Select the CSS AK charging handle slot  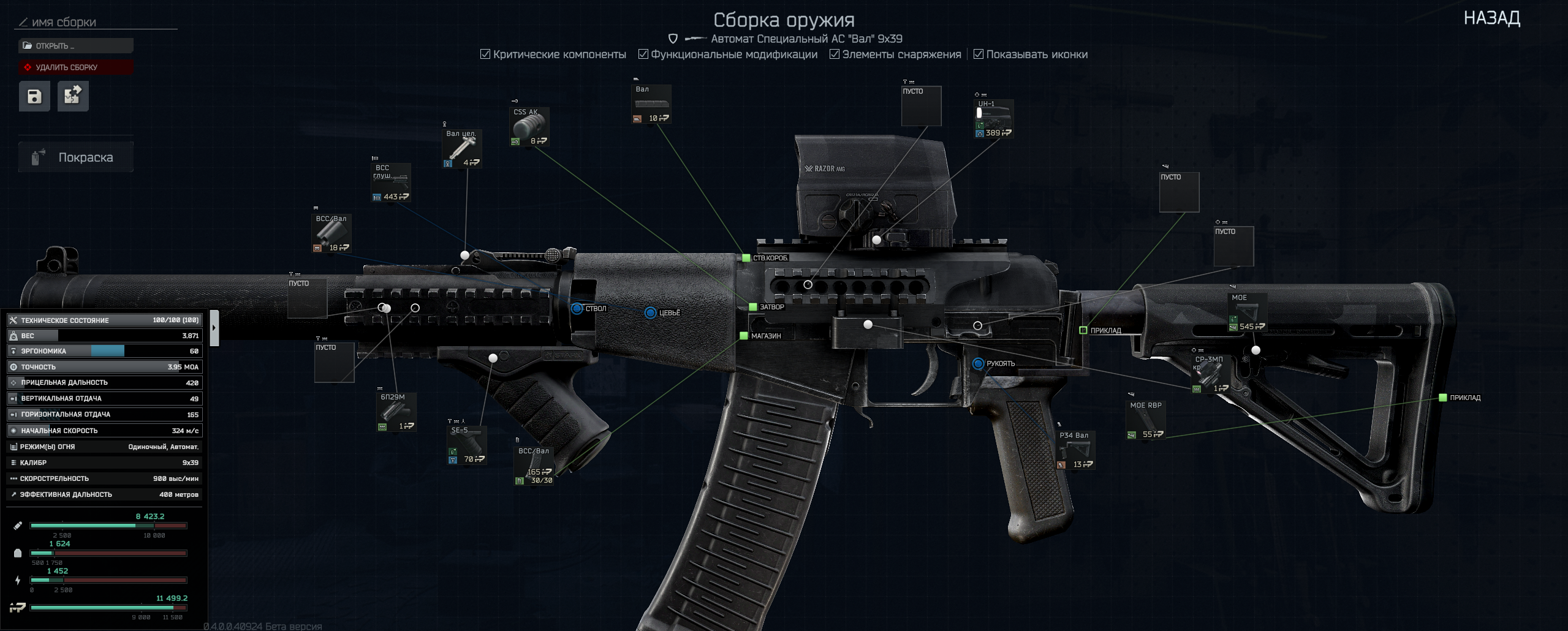529,127
